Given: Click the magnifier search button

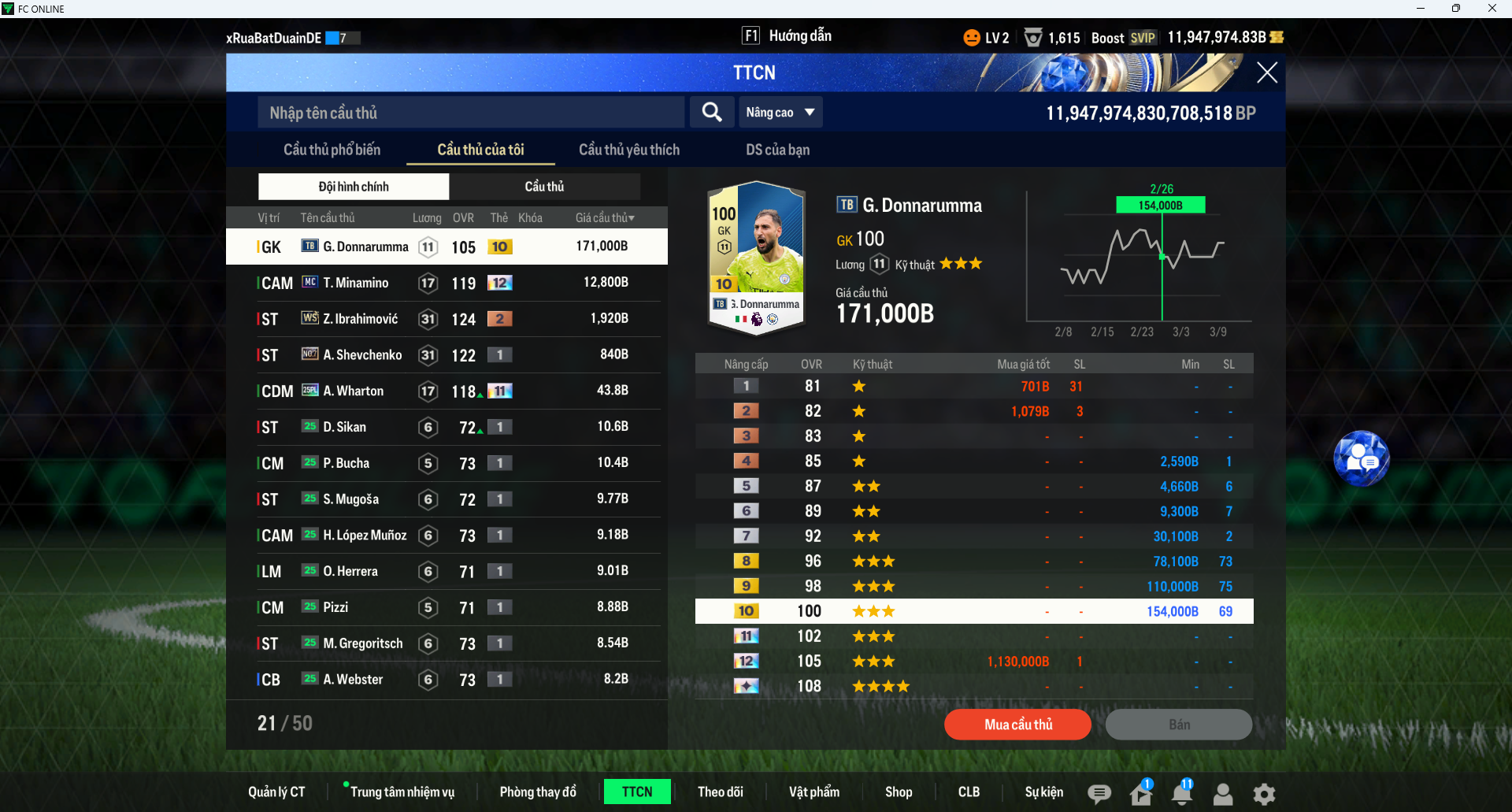Looking at the screenshot, I should 712,113.
